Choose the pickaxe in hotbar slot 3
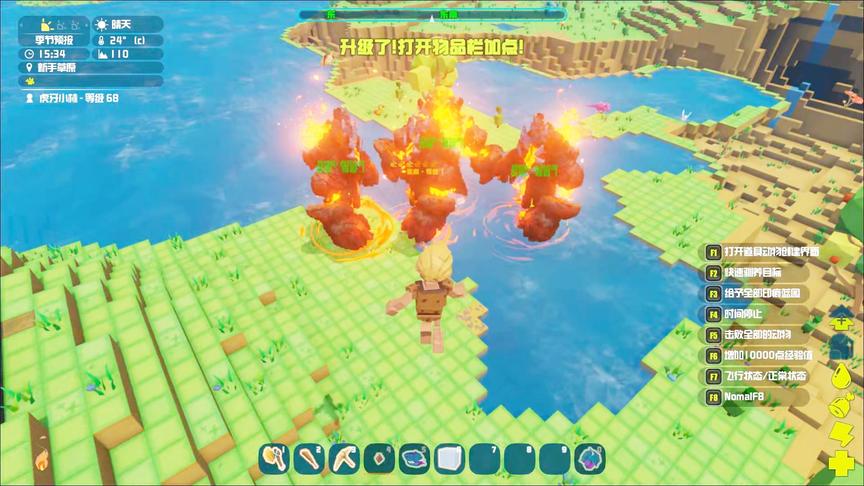Viewport: 864px width, 486px height. coord(343,459)
